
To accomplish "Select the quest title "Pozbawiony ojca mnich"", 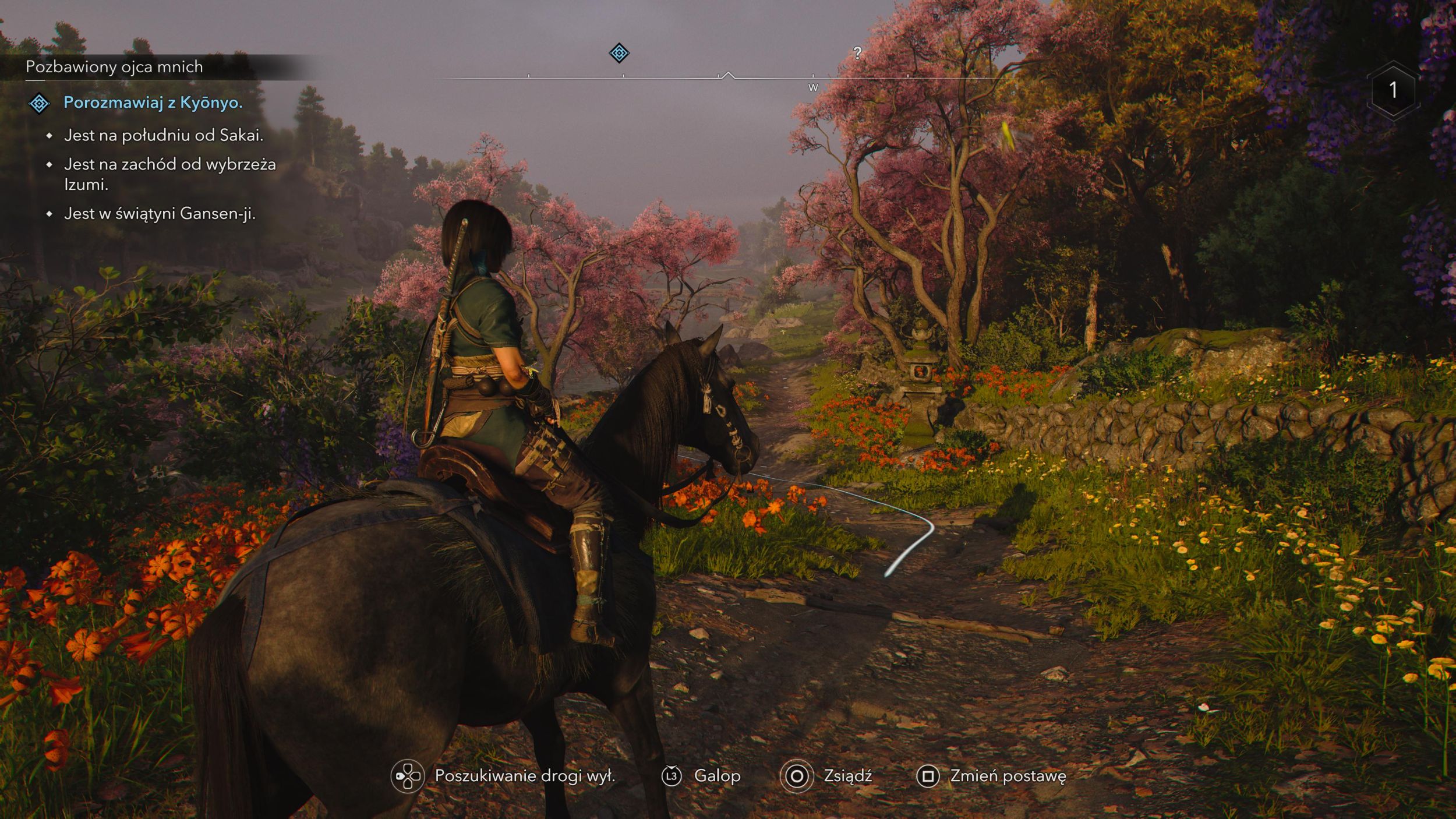I will (114, 67).
